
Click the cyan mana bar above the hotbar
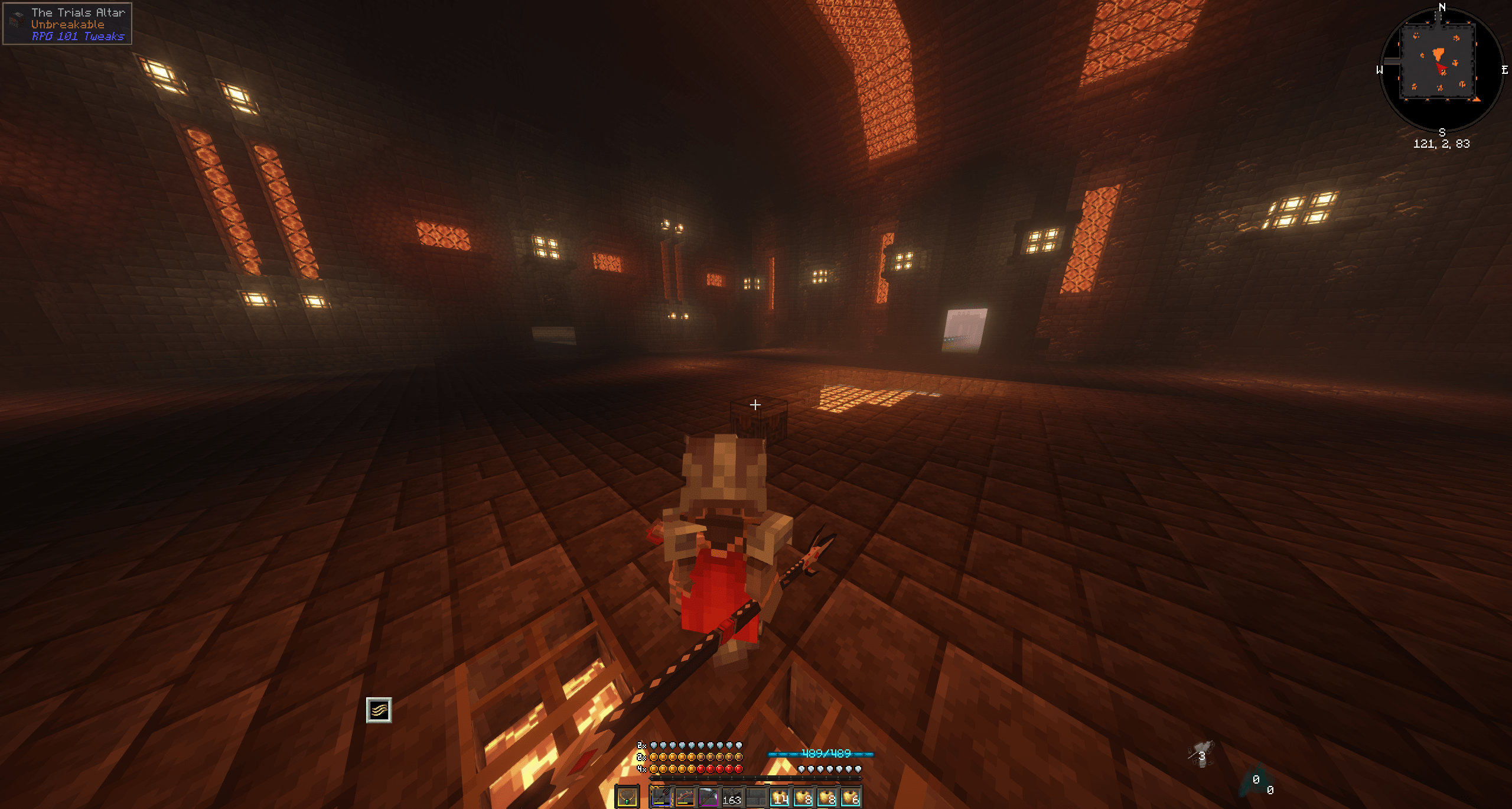point(785,755)
